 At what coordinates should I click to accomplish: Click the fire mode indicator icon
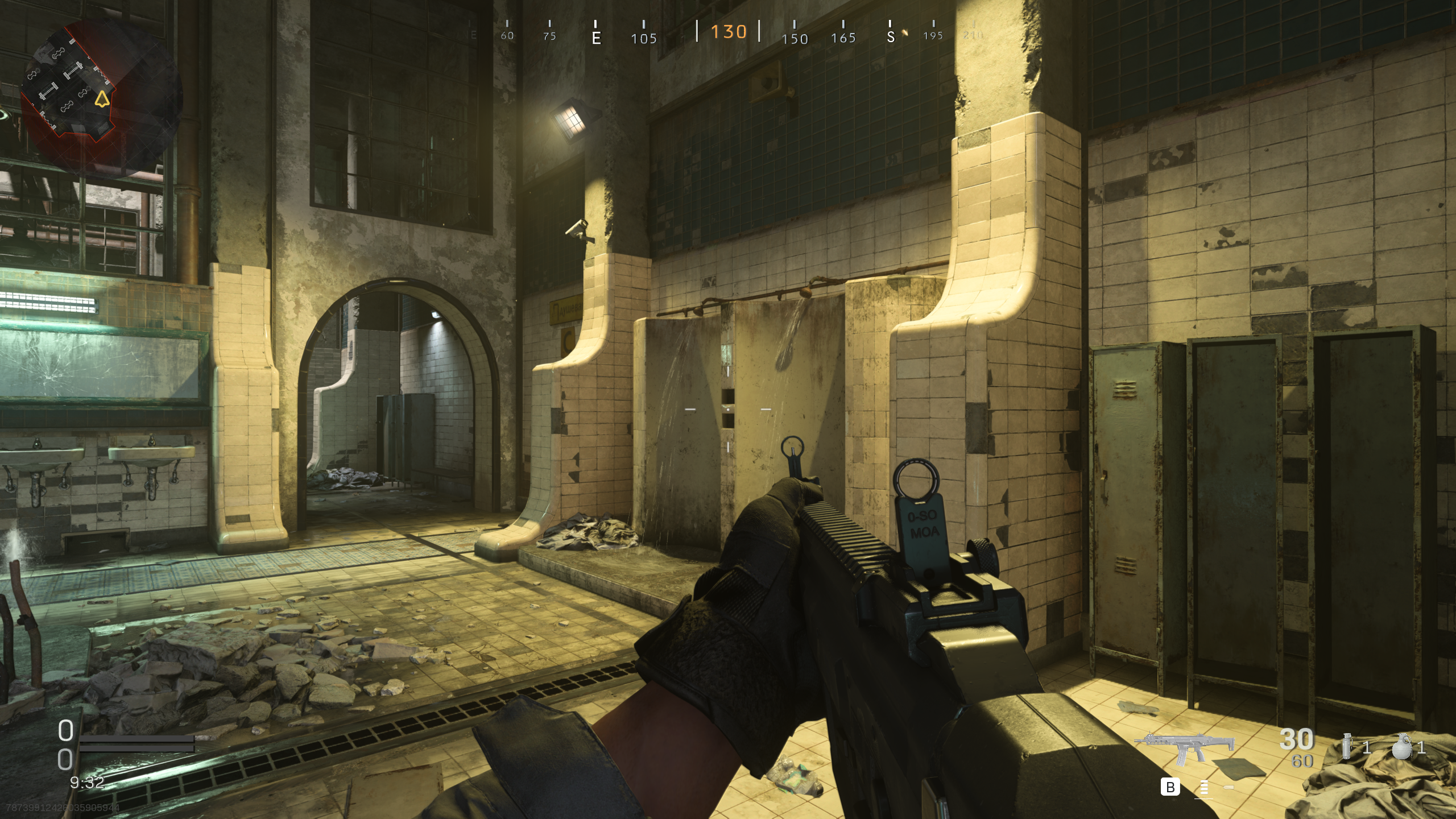pos(1204,788)
